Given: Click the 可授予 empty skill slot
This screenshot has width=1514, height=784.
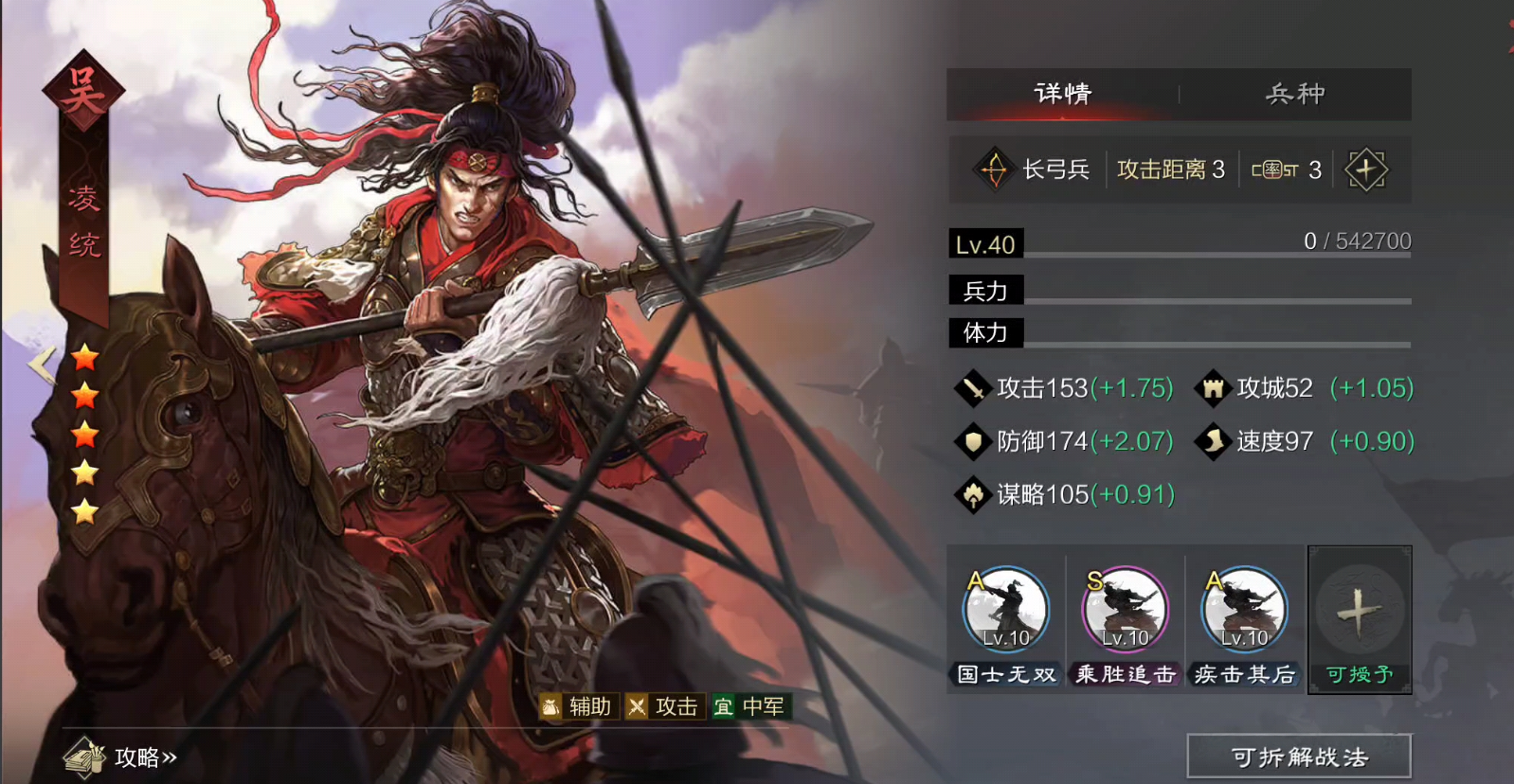Looking at the screenshot, I should tap(1359, 614).
